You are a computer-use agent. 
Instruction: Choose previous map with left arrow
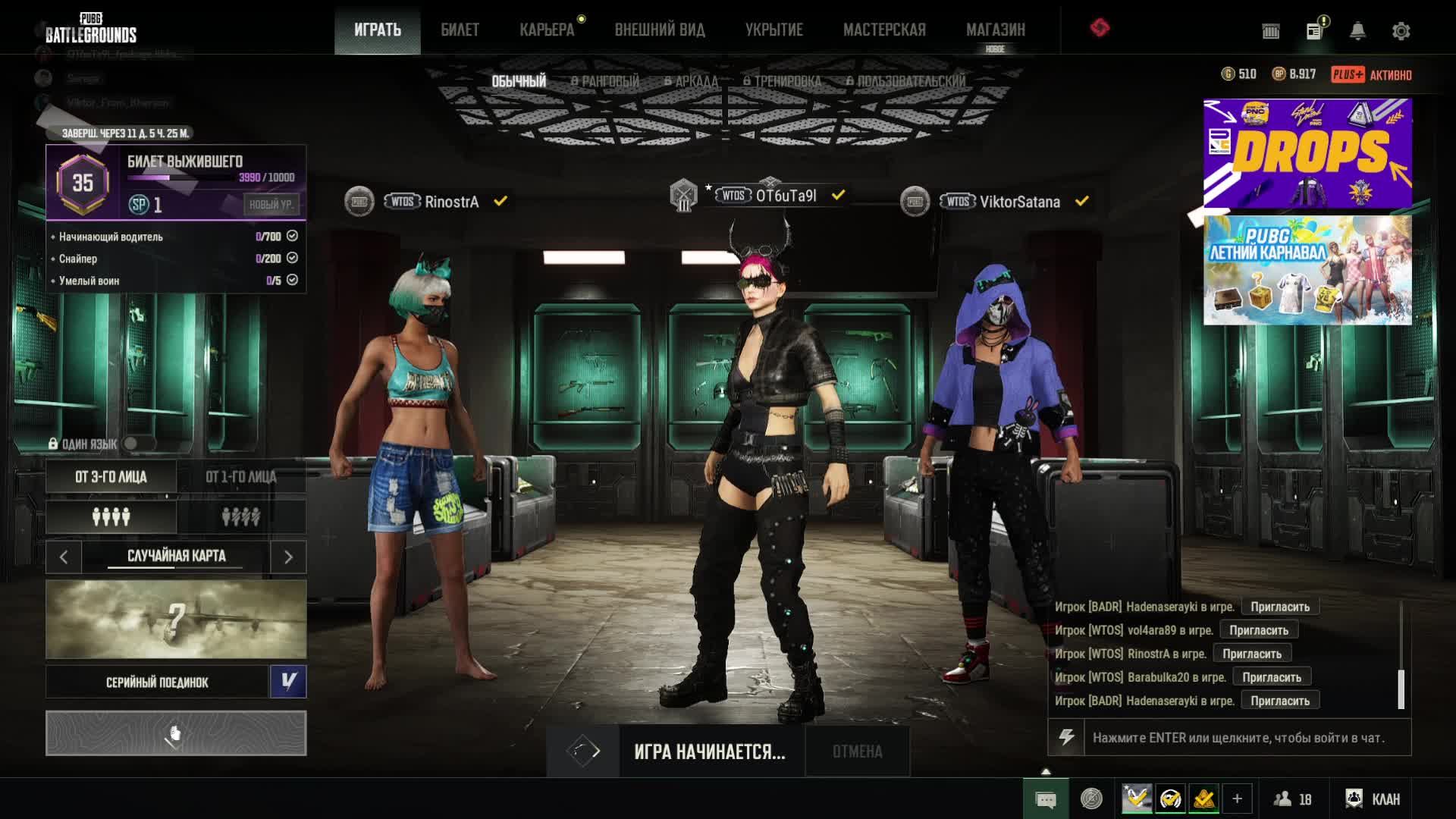tap(64, 557)
